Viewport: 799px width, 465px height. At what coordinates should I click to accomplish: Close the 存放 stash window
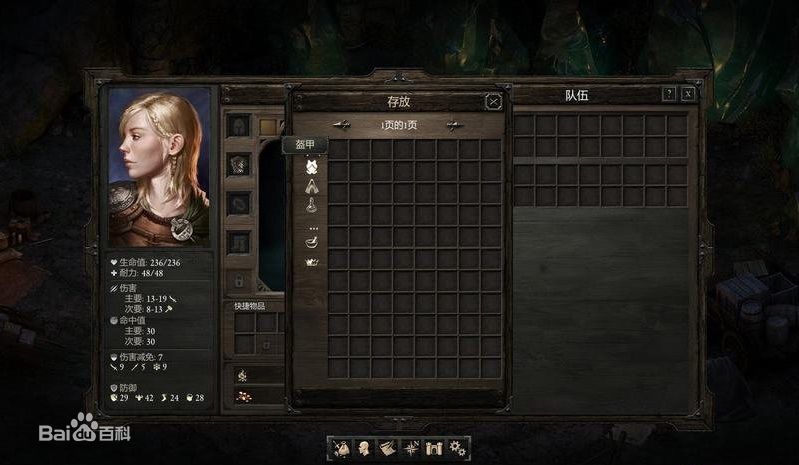[493, 101]
